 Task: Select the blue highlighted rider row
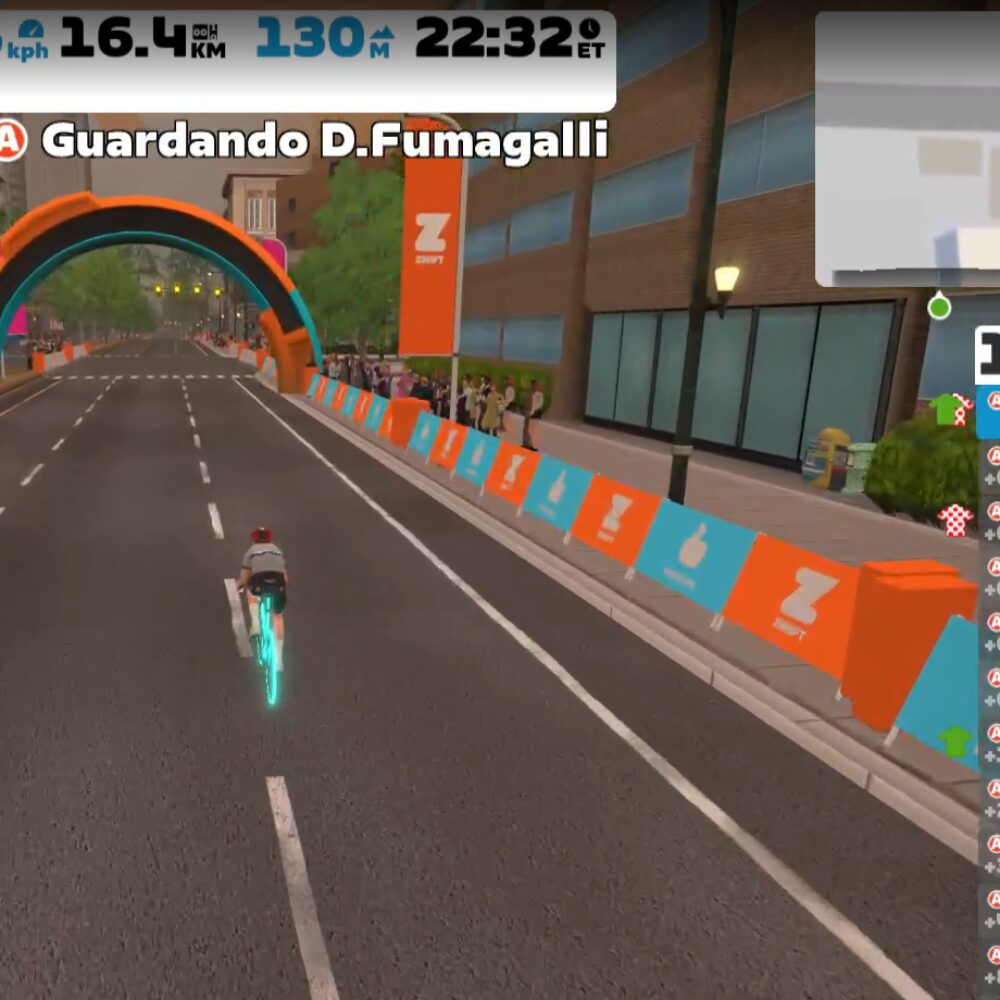[x=988, y=413]
